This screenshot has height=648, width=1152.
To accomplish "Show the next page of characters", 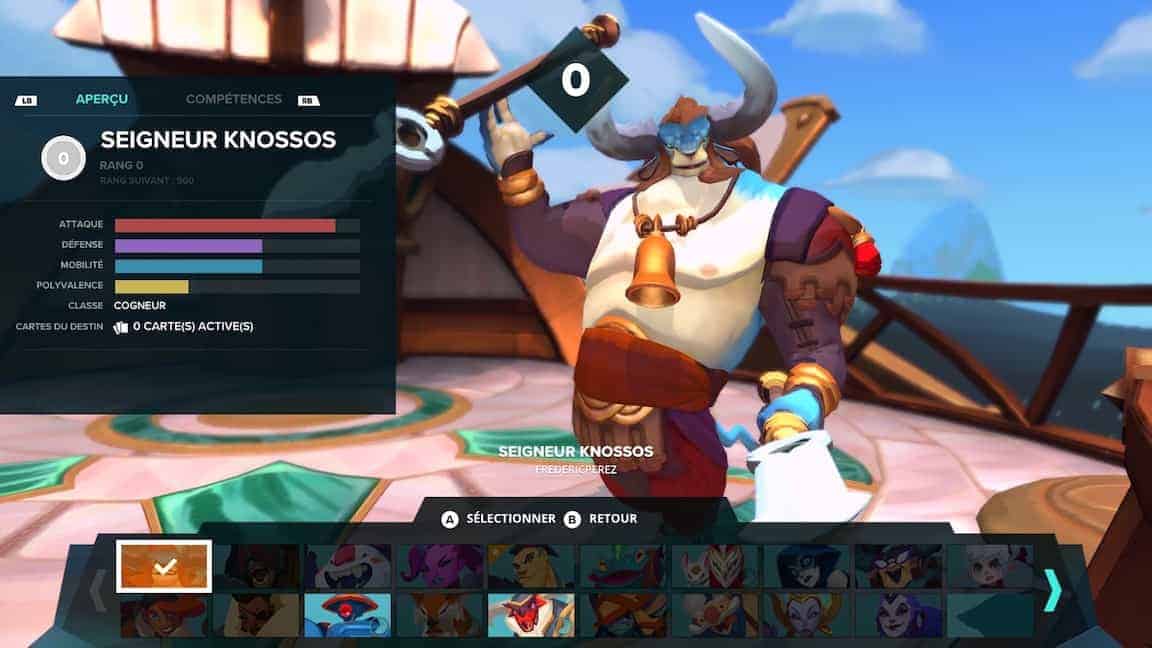I will [1052, 590].
